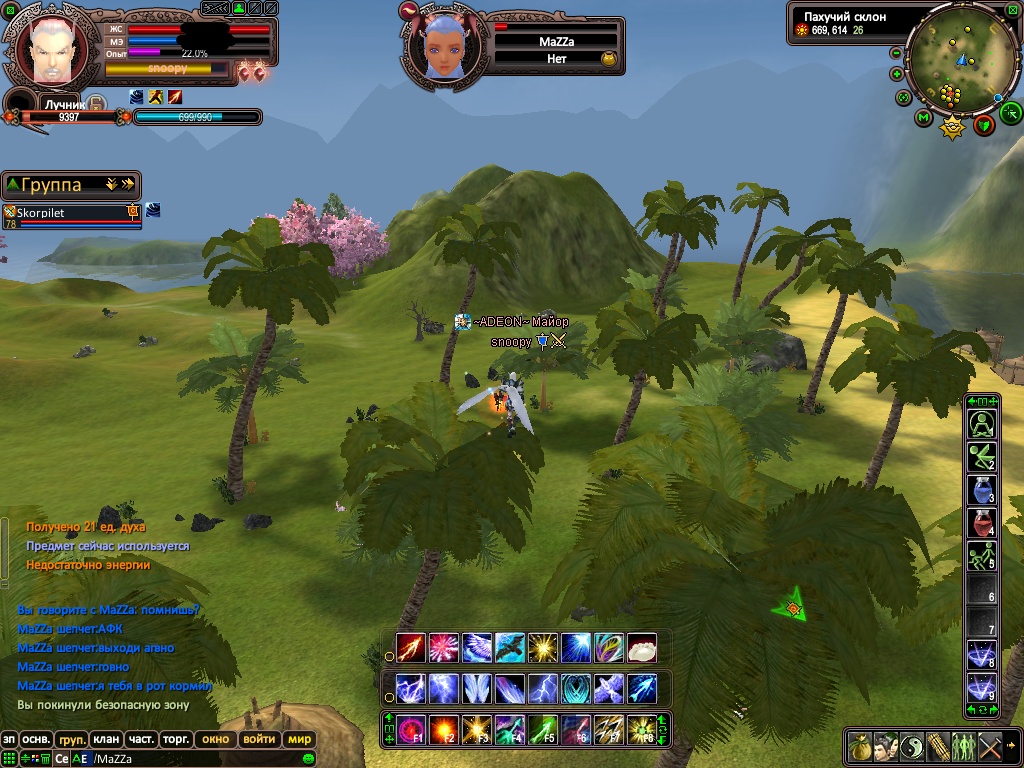The height and width of the screenshot is (768, 1024).
Task: Open the yin-yang skills menu
Action: [x=911, y=746]
